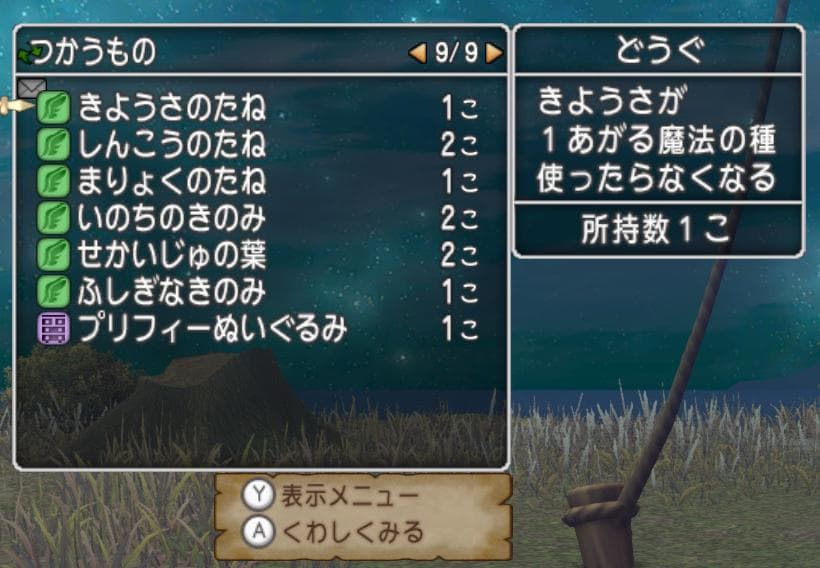The width and height of the screenshot is (820, 568).
Task: Choose ふしぎなきのみ from inventory
Action: 172,291
